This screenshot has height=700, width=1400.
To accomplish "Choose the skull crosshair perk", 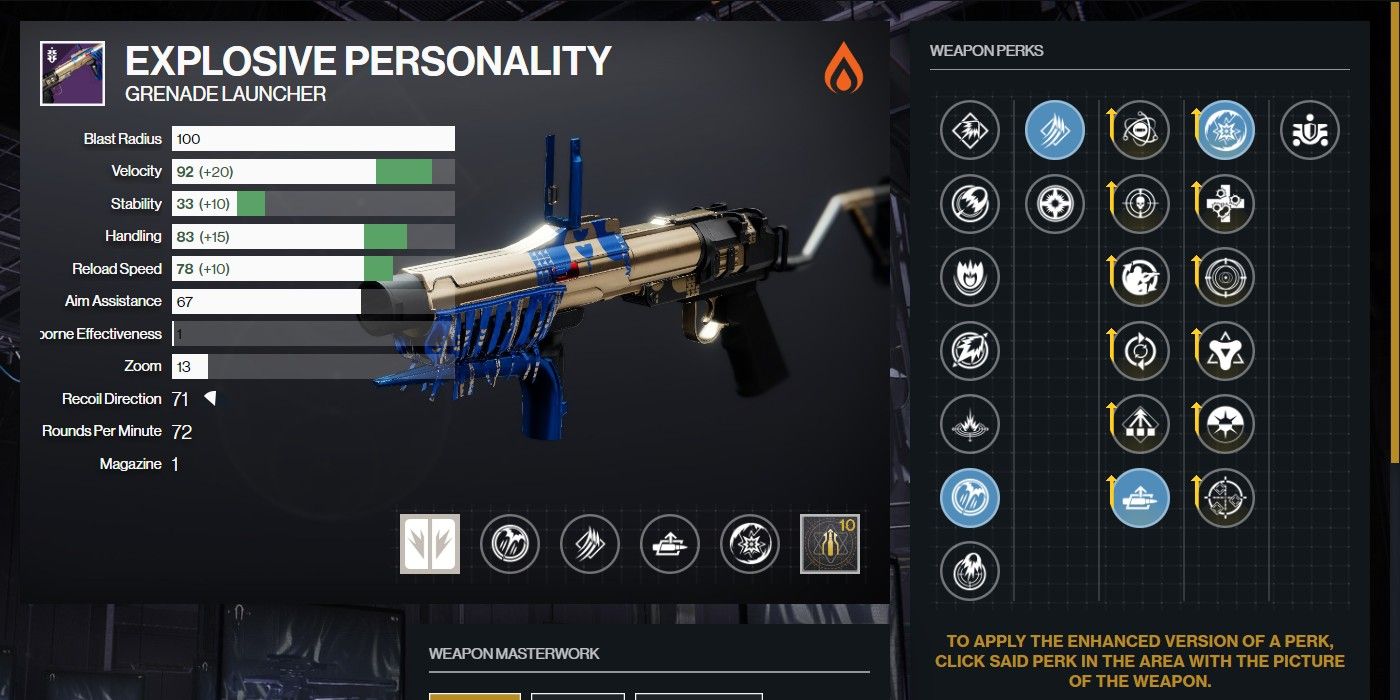I will point(1140,204).
